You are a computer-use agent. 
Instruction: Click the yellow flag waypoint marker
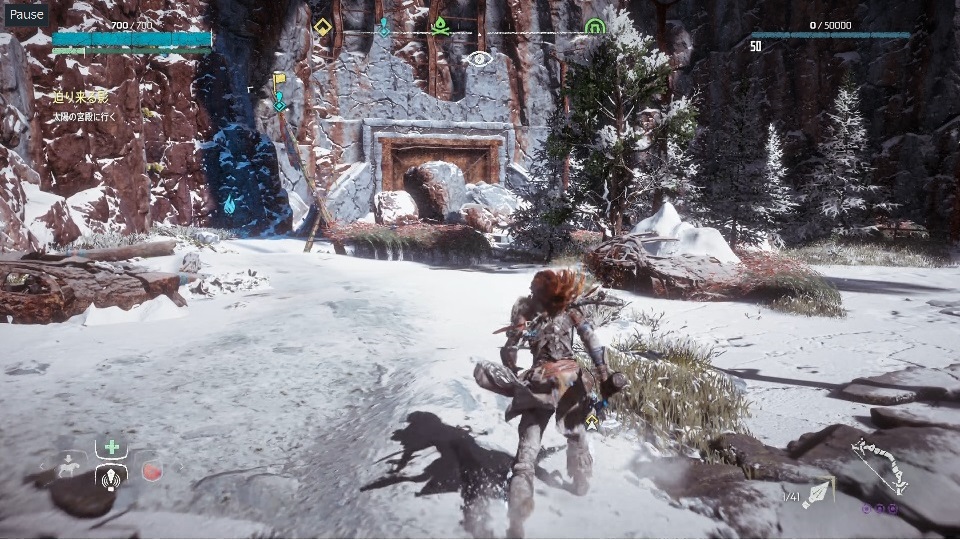(280, 80)
